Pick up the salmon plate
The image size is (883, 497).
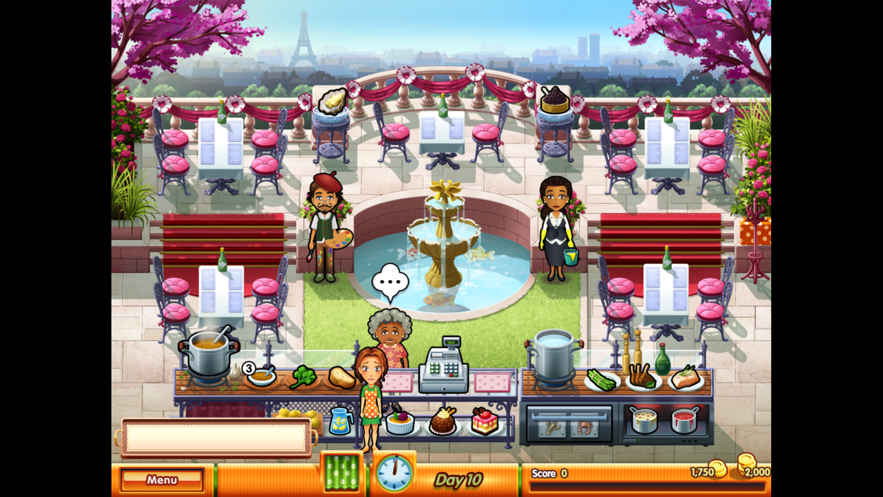tap(686, 378)
